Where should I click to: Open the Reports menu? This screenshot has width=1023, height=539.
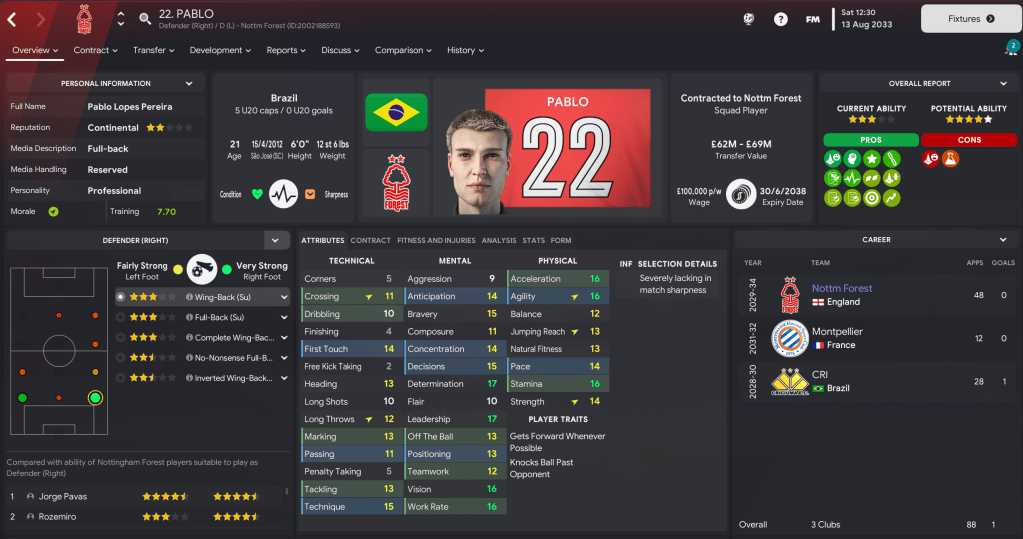[x=287, y=50]
